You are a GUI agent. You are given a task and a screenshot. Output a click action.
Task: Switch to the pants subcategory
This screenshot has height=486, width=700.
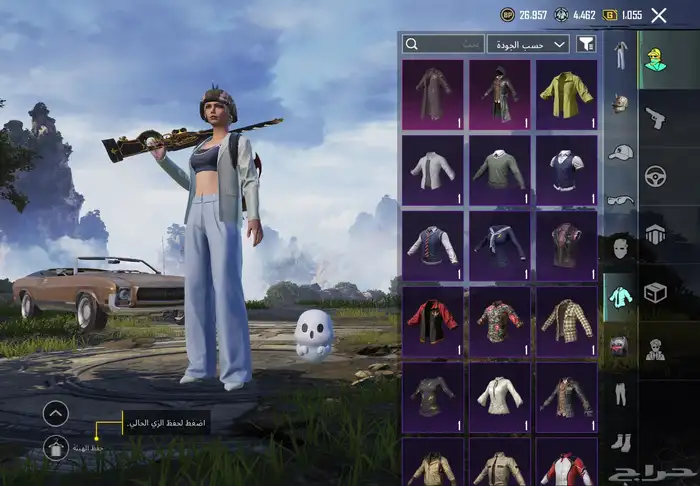[620, 393]
